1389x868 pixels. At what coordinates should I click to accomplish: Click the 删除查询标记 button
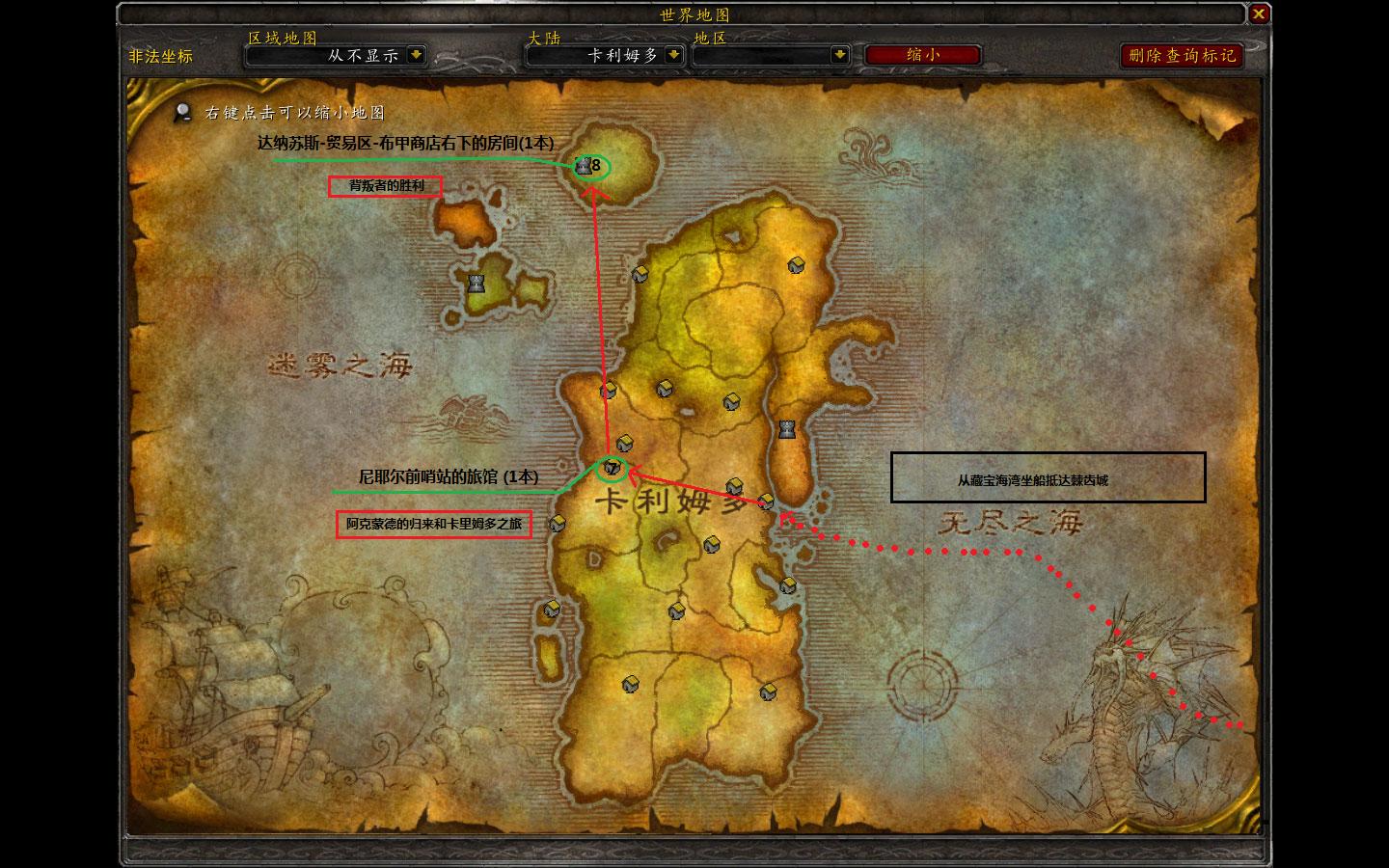(x=1182, y=55)
